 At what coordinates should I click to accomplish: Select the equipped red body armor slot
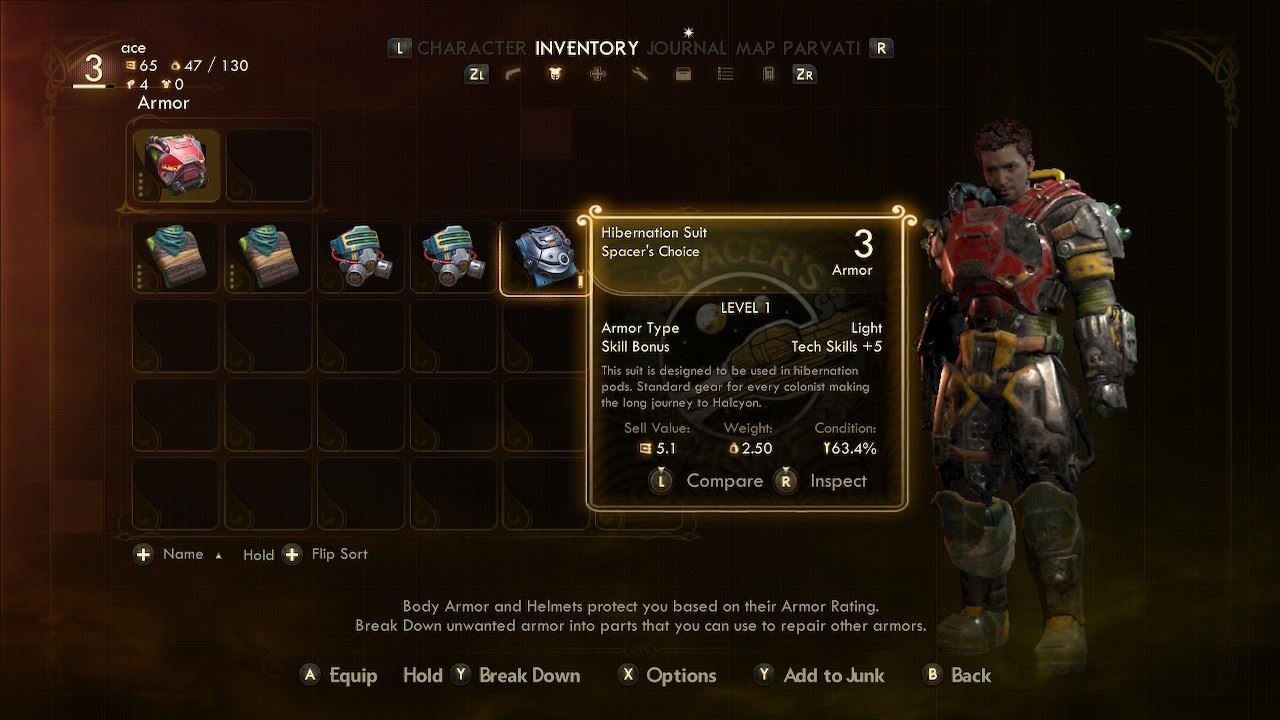[177, 164]
